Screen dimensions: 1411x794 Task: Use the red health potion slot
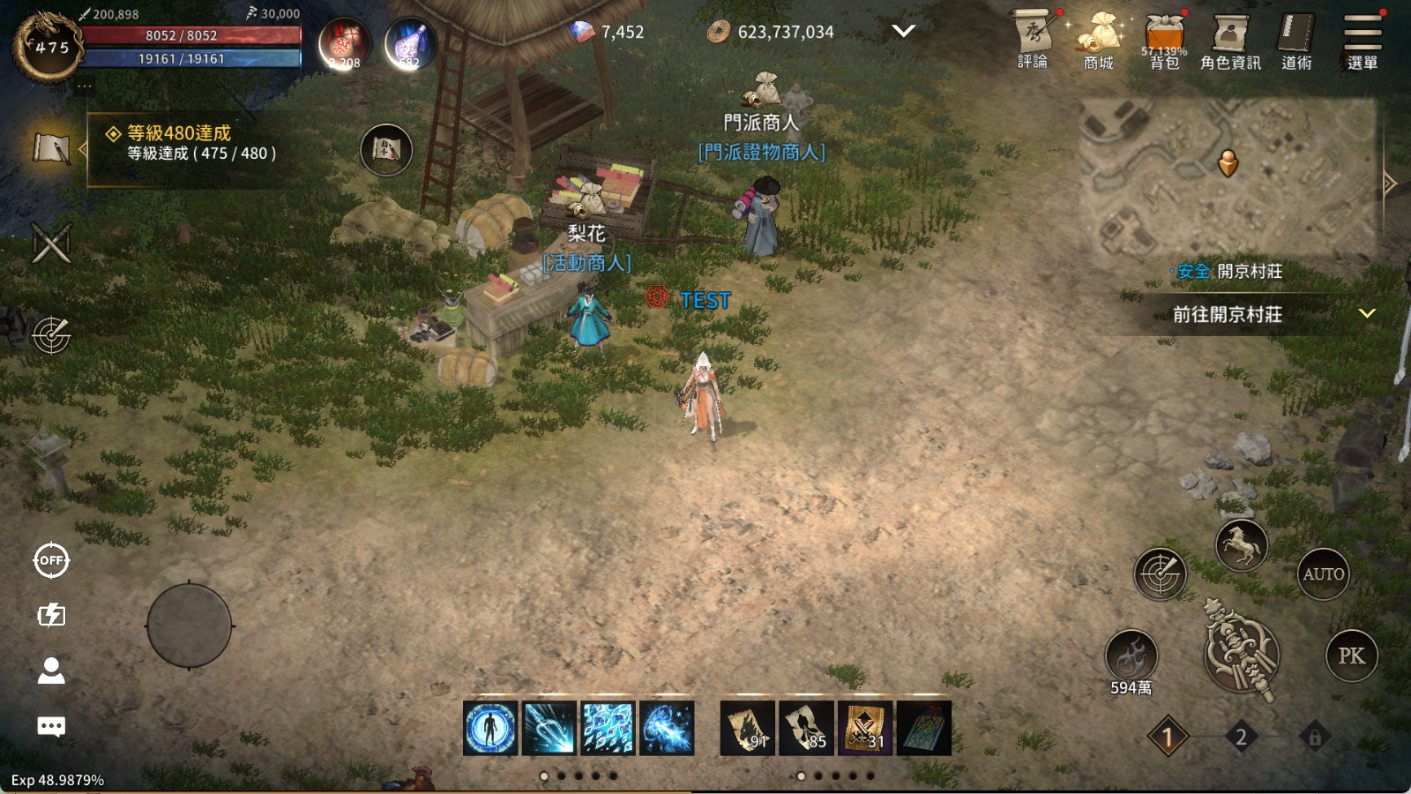point(345,44)
